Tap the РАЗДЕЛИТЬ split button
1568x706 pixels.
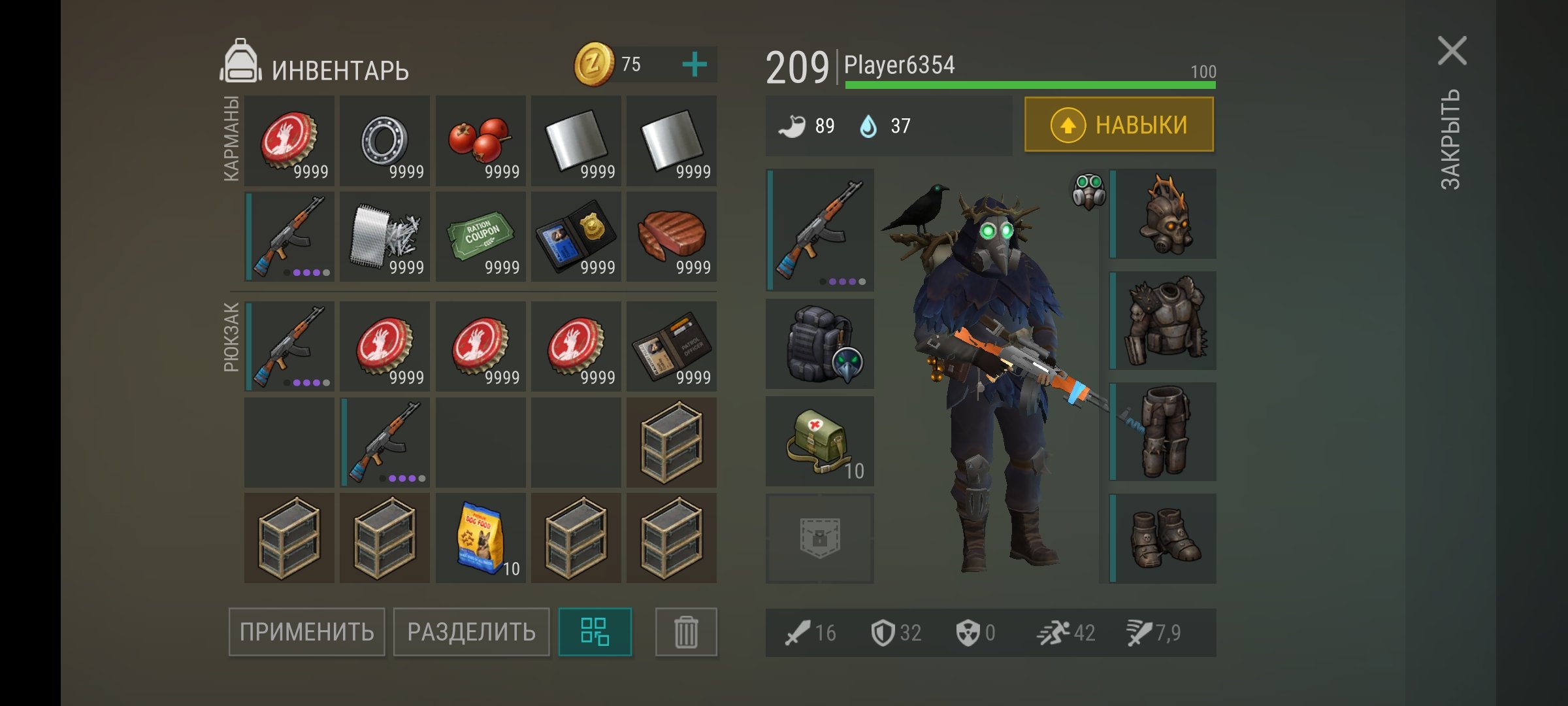tap(471, 632)
